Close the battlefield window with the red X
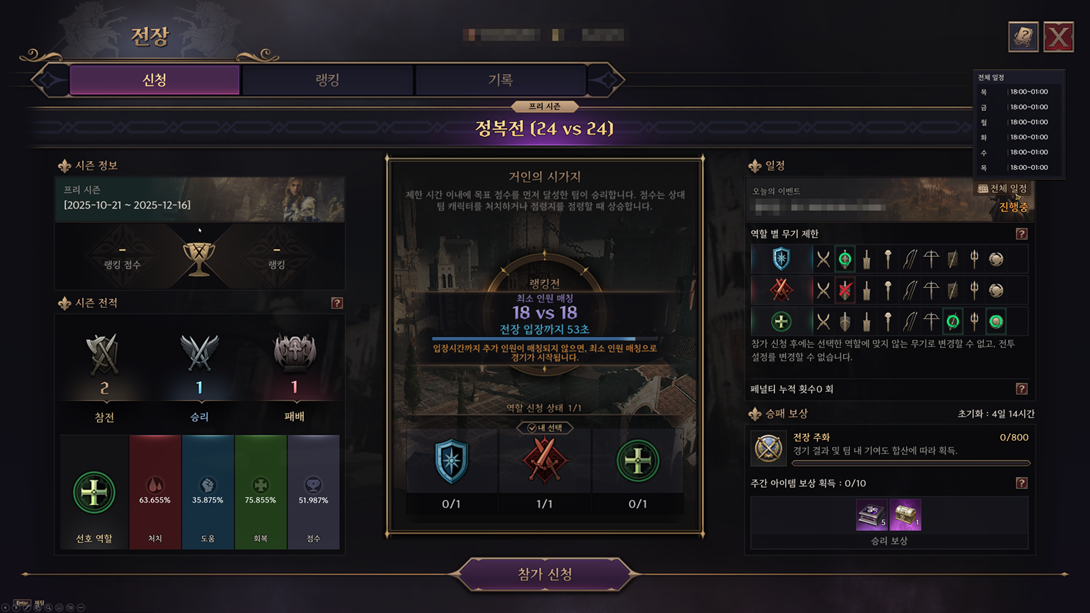This screenshot has height=613, width=1090. pyautogui.click(x=1058, y=37)
